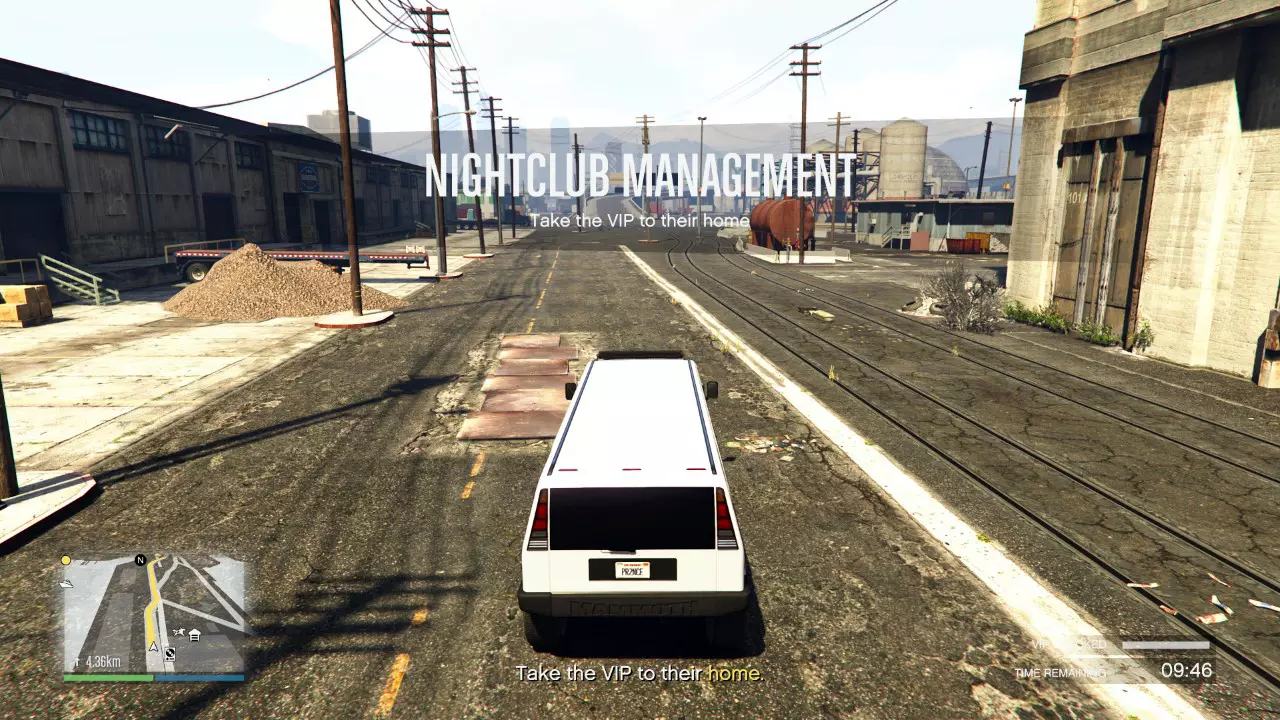
Task: Toggle the green health bar display
Action: (x=107, y=677)
